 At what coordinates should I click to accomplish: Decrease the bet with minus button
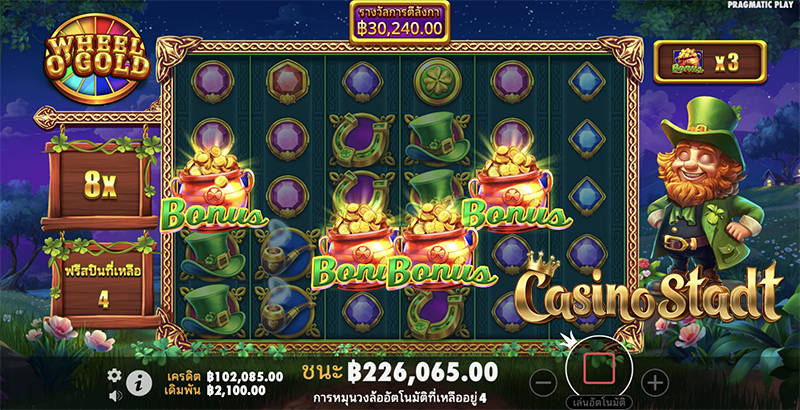tap(541, 381)
